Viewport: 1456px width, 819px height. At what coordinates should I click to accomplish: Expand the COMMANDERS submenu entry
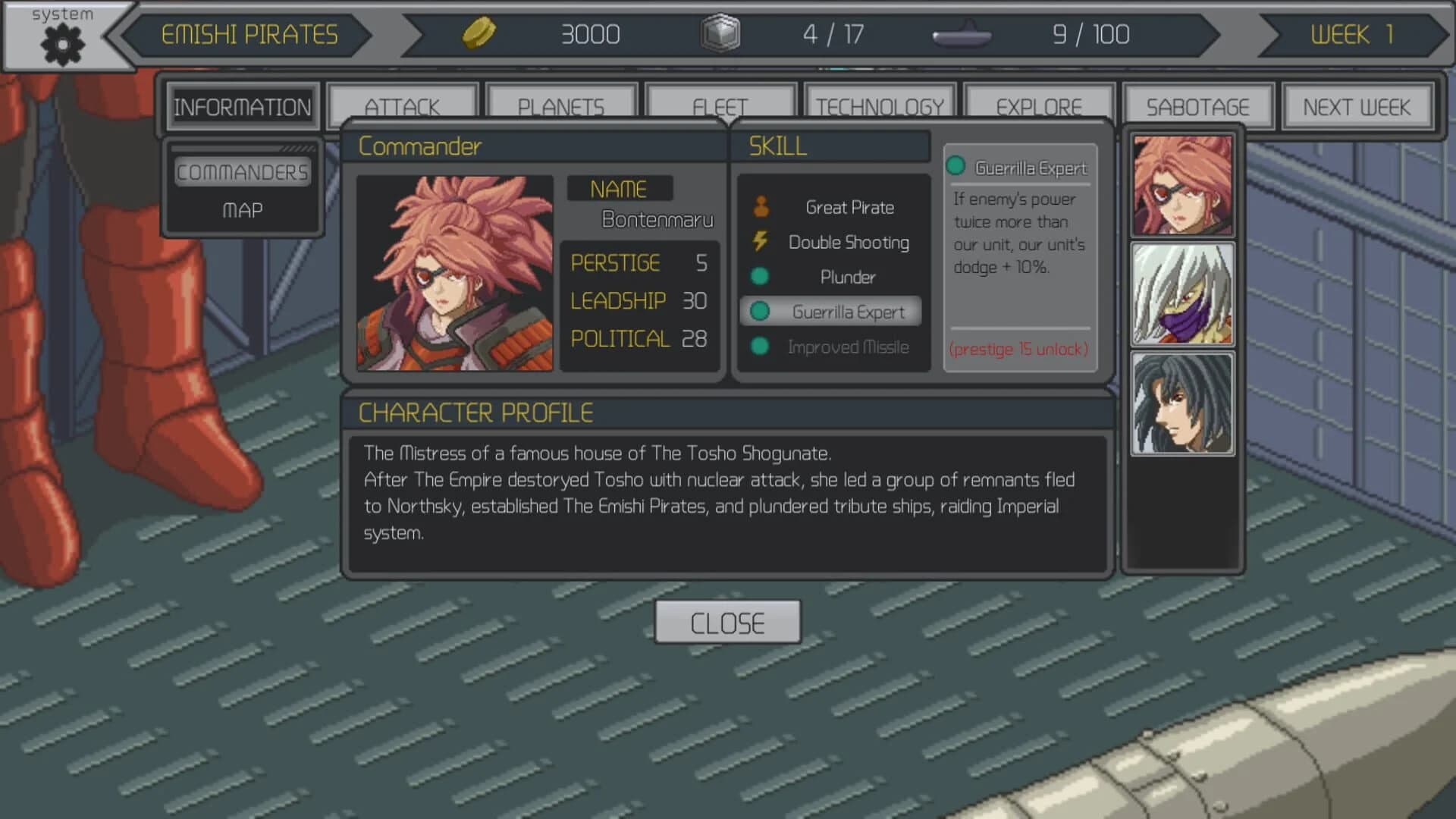[243, 171]
